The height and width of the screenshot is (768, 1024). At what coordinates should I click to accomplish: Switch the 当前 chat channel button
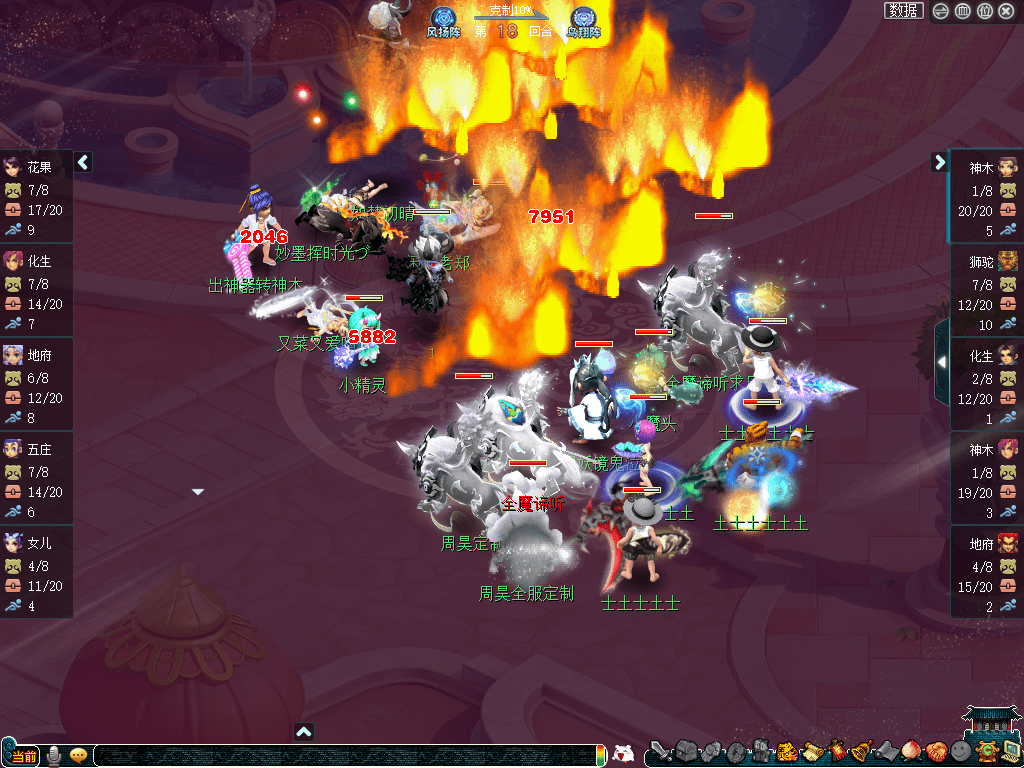22,755
